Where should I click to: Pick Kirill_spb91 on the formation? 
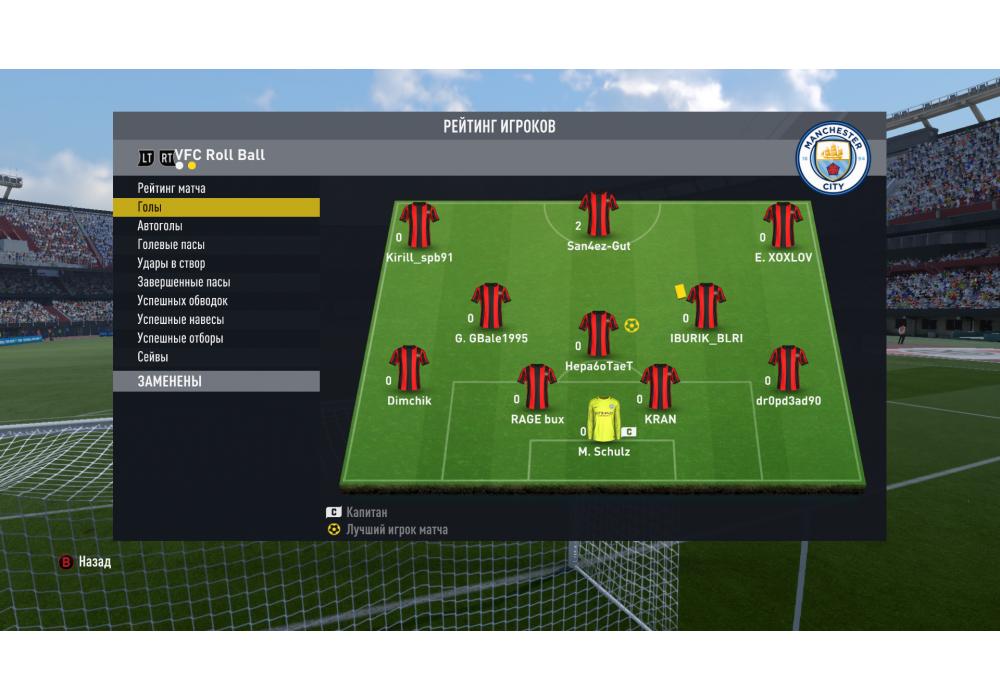click(x=419, y=225)
